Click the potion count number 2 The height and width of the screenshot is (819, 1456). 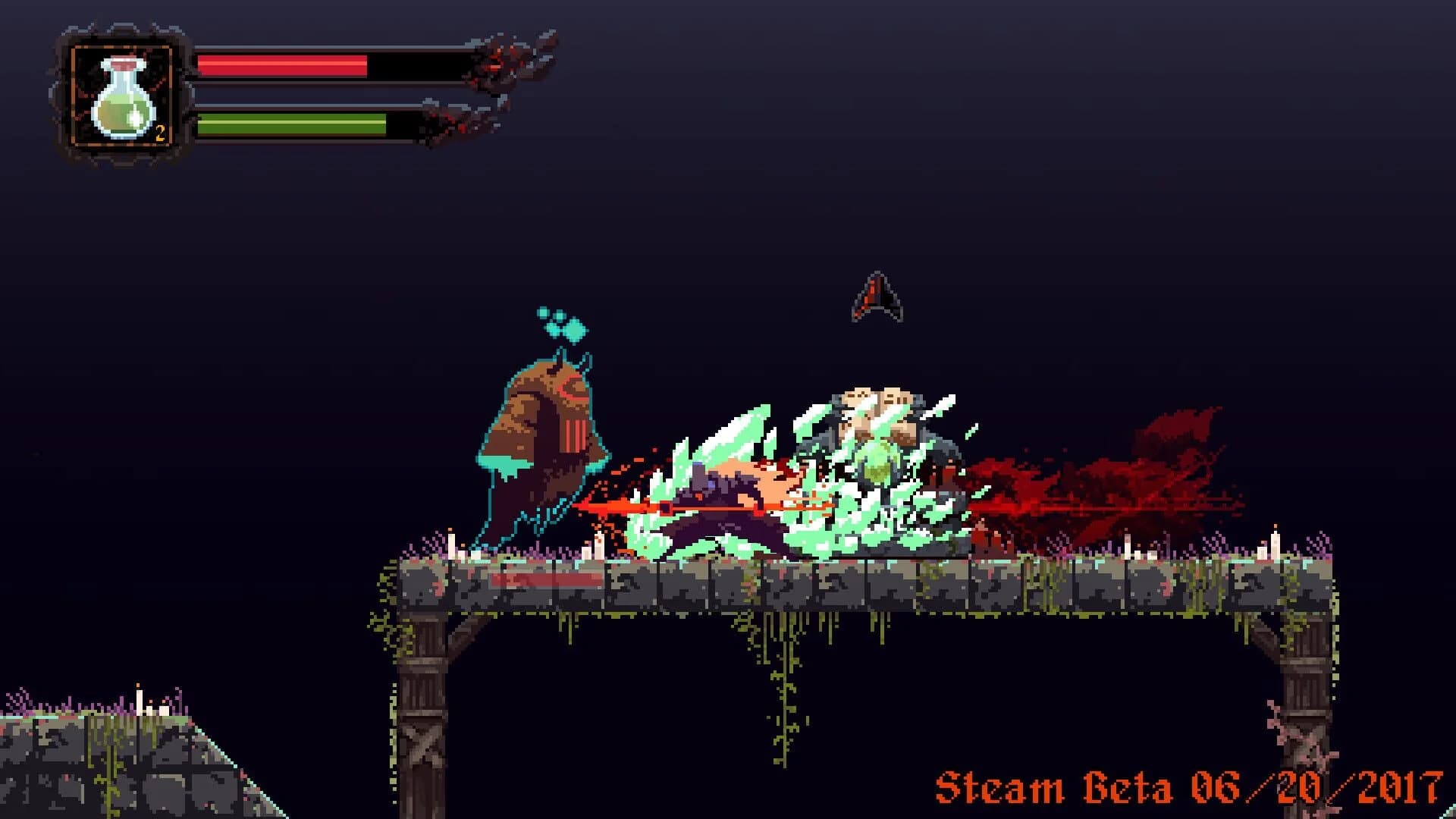[161, 133]
